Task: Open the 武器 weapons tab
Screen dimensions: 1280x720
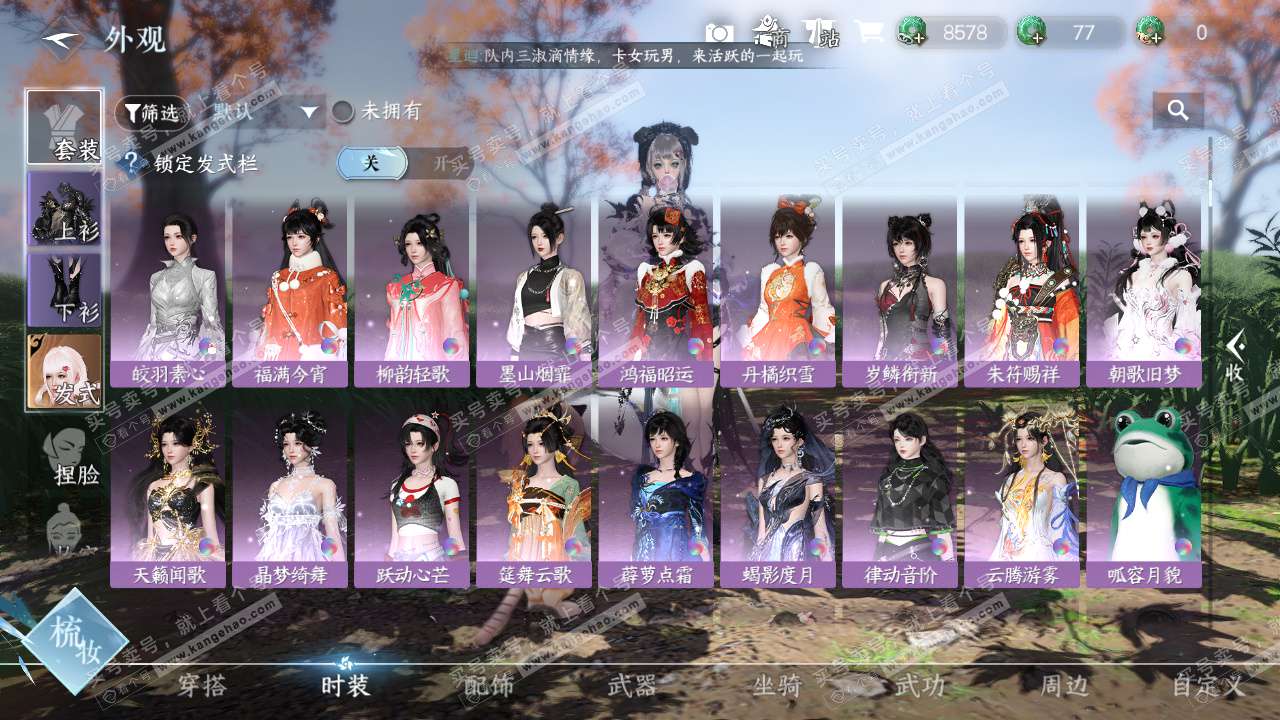Action: 632,686
